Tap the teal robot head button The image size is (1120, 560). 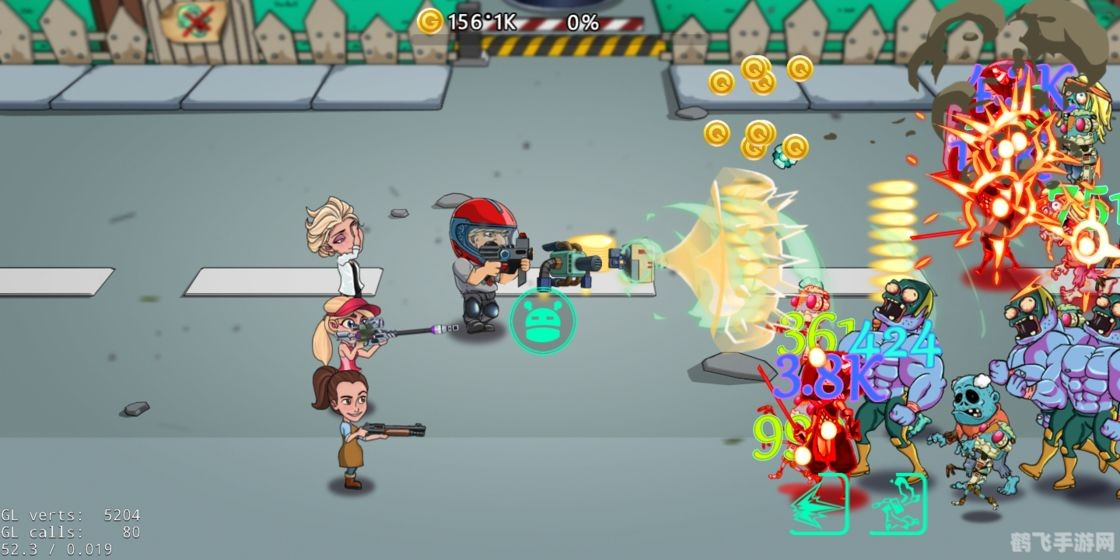[x=542, y=320]
